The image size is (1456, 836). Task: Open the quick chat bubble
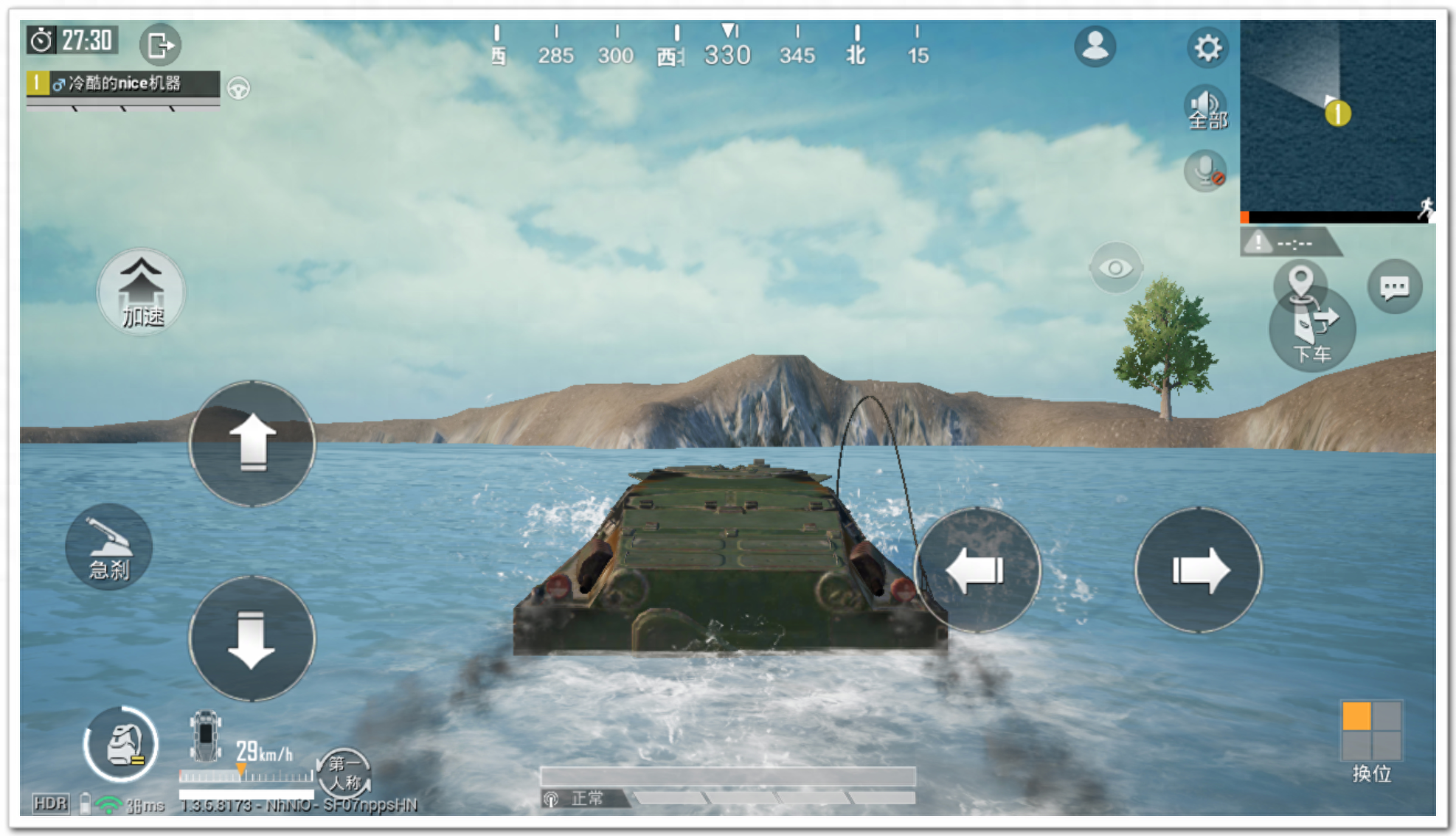(1394, 287)
